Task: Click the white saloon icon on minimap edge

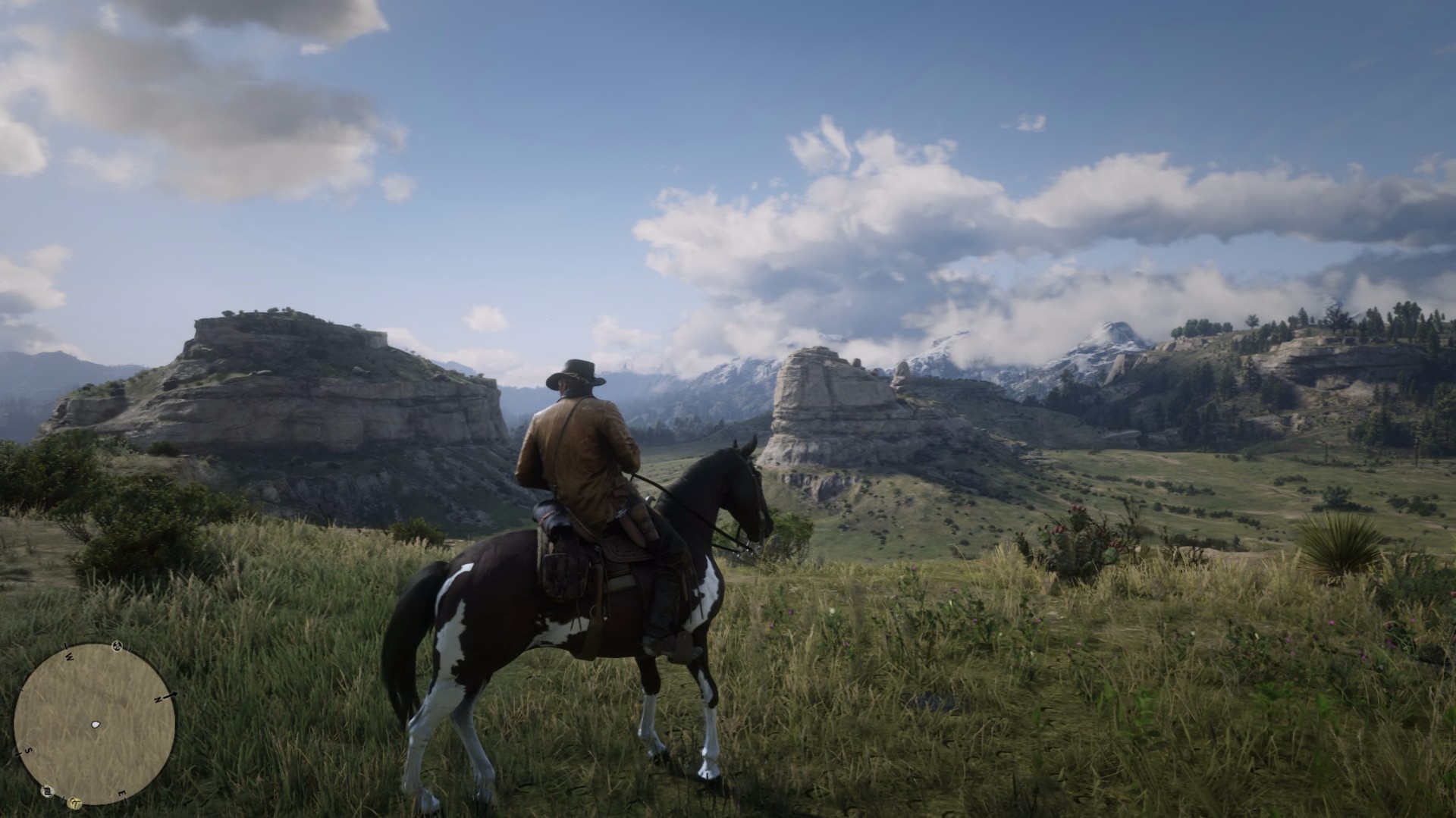Action: [x=48, y=791]
